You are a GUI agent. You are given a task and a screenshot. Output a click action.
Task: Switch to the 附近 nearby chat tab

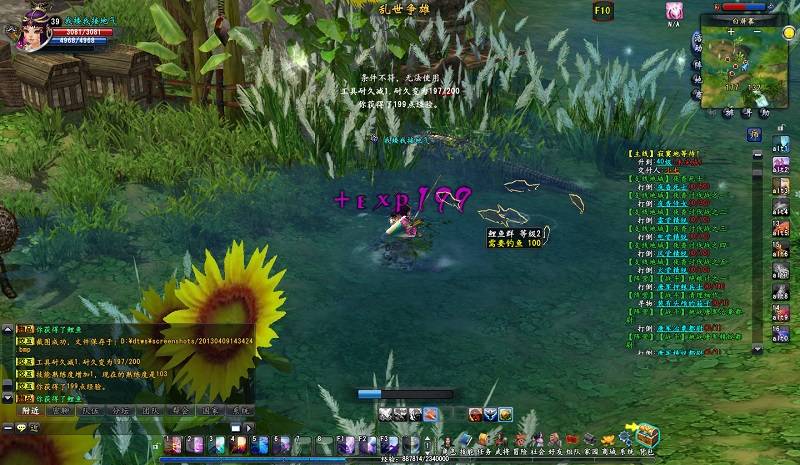31,411
